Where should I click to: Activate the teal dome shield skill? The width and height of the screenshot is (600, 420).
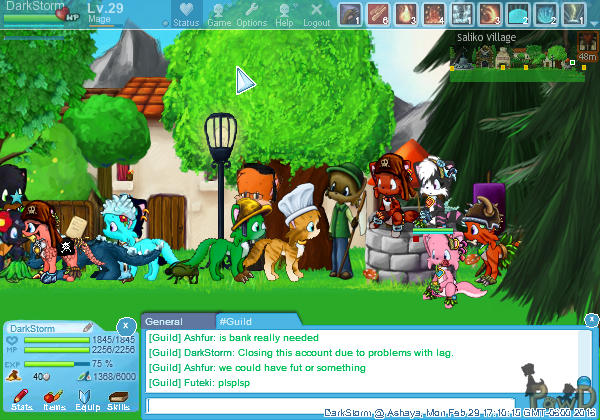click(518, 14)
